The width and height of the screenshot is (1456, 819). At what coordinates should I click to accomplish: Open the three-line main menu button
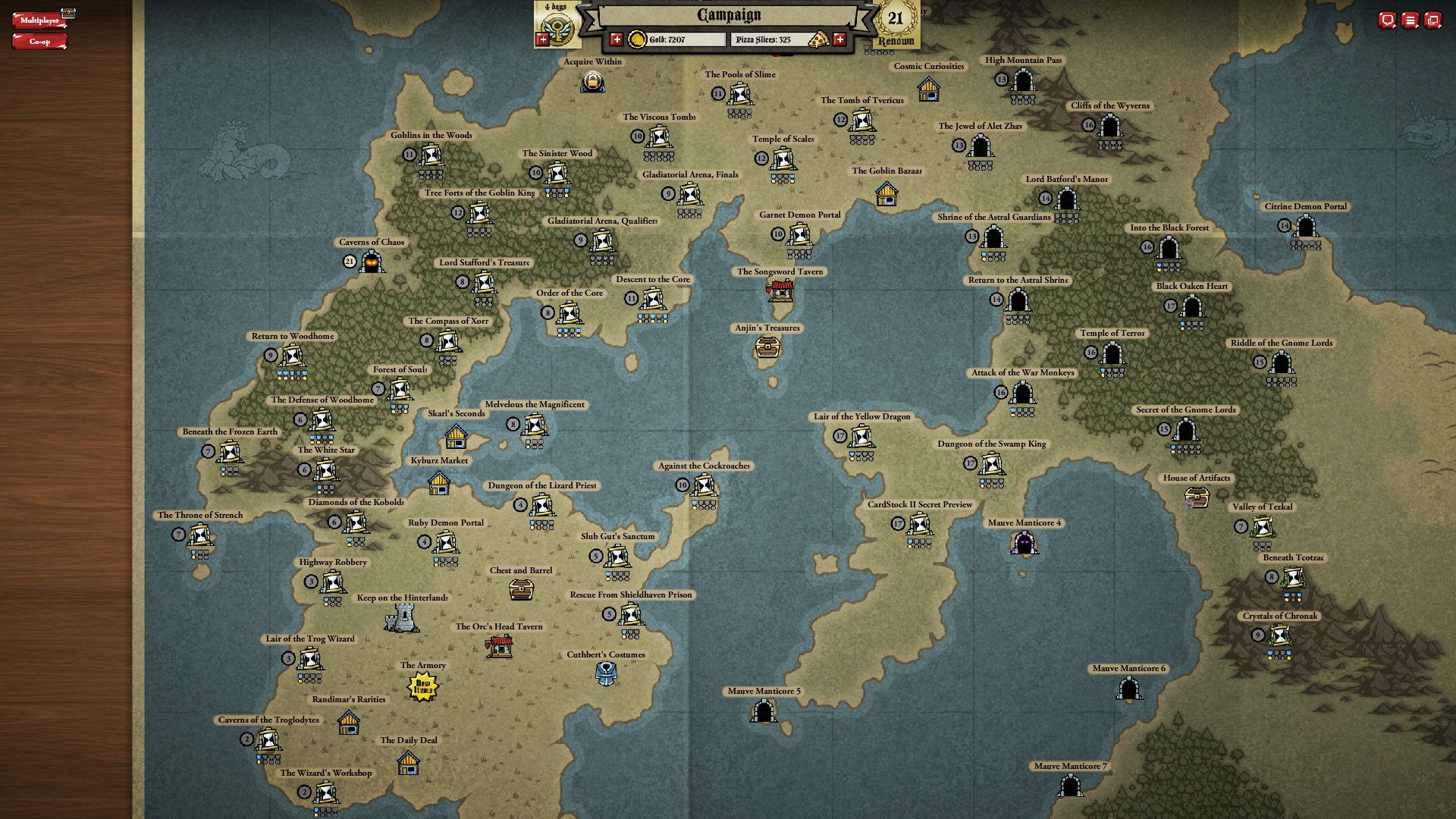click(x=1410, y=20)
